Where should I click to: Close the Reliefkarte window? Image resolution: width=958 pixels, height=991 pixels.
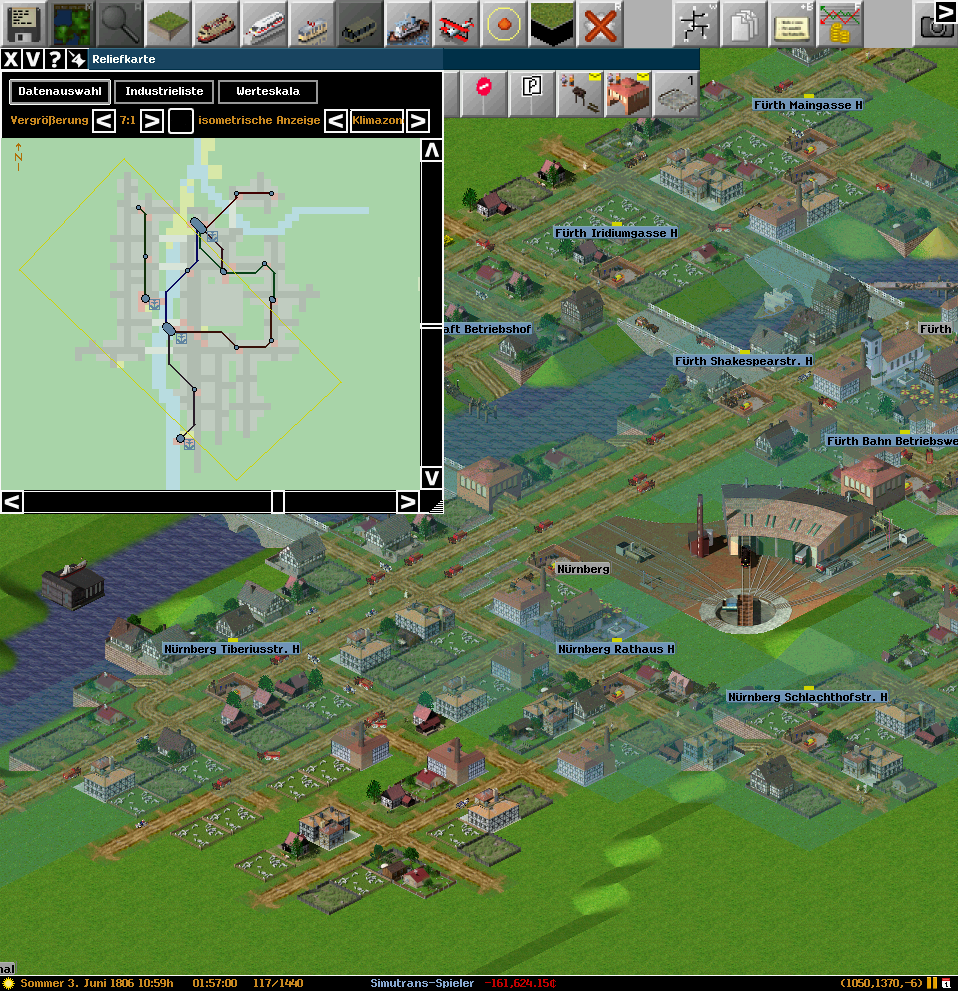click(x=11, y=59)
